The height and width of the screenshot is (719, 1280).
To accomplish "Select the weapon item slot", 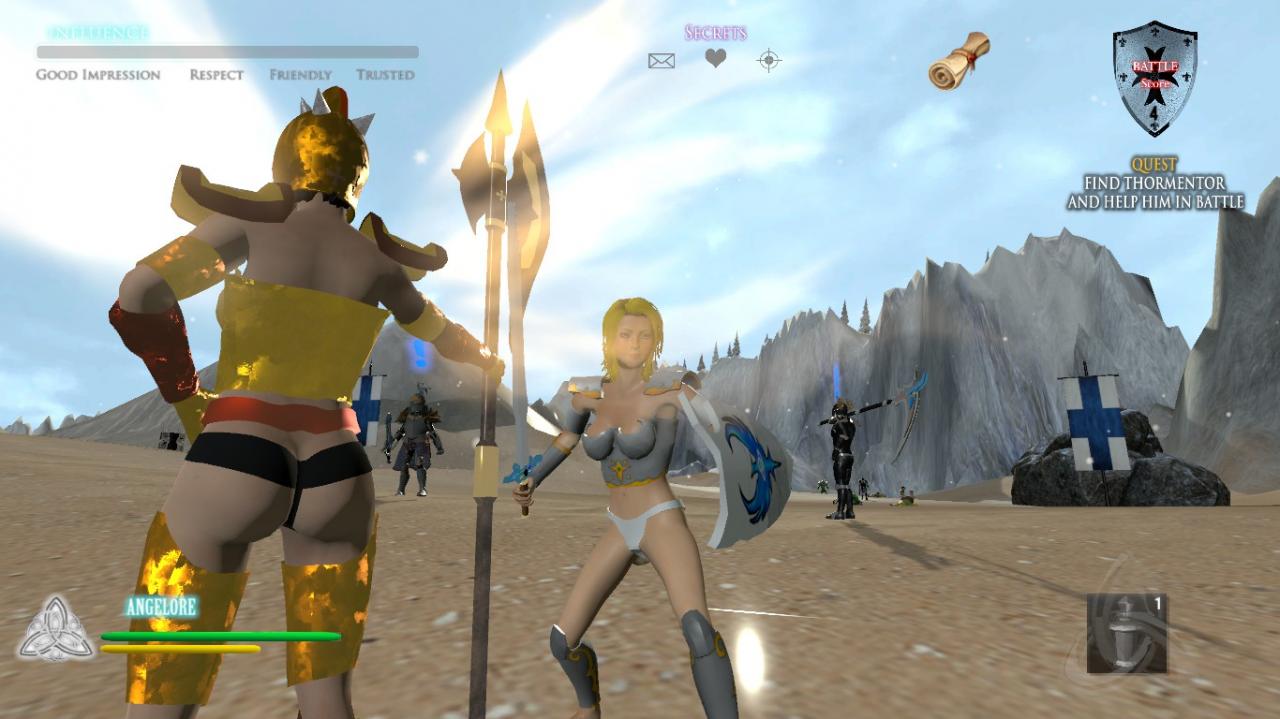I will click(1127, 633).
